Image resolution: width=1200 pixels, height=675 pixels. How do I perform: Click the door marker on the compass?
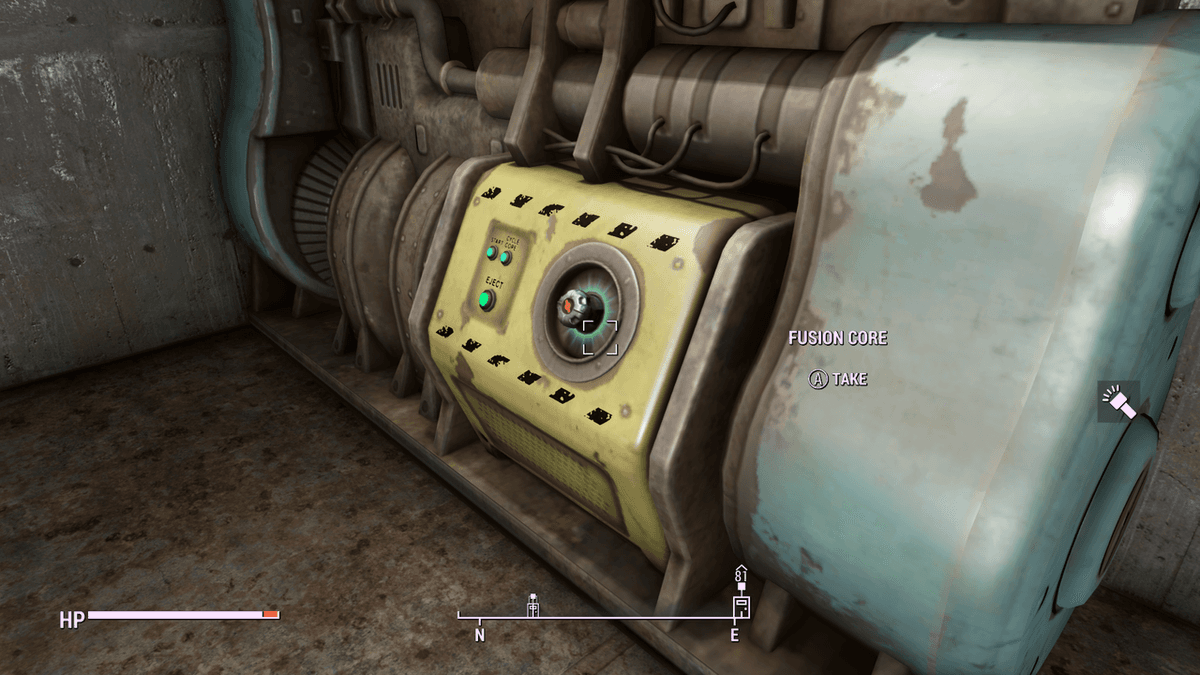click(x=533, y=604)
